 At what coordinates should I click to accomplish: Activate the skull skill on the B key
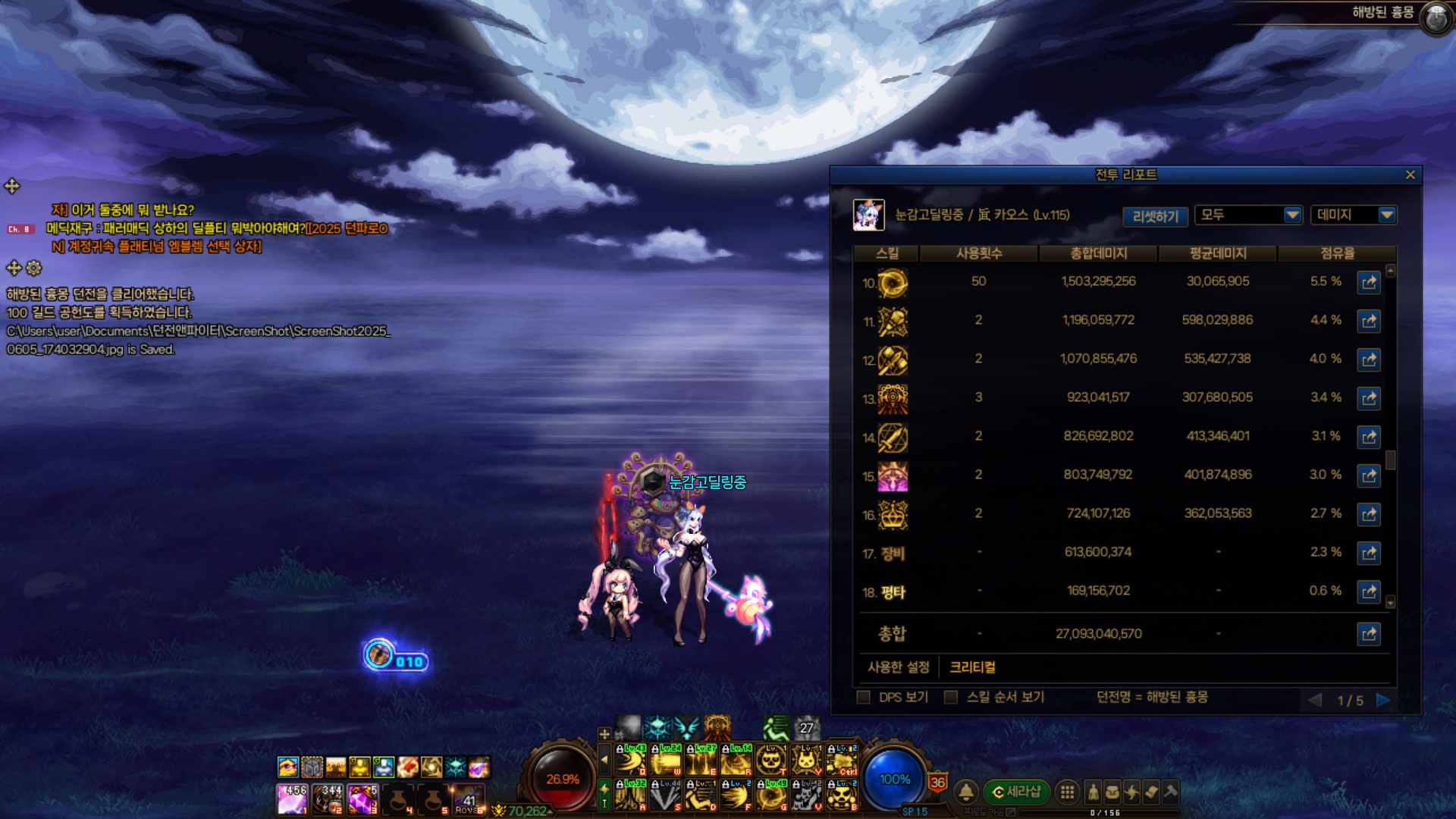click(x=842, y=796)
